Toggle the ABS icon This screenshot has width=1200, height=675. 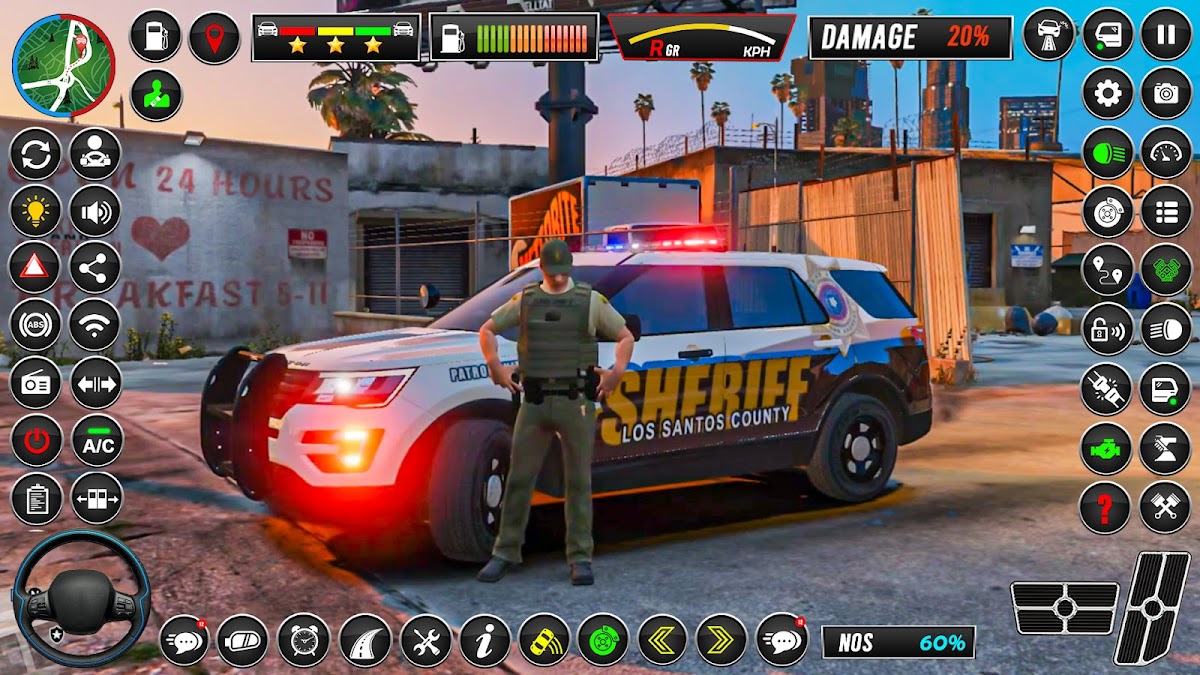pos(35,325)
